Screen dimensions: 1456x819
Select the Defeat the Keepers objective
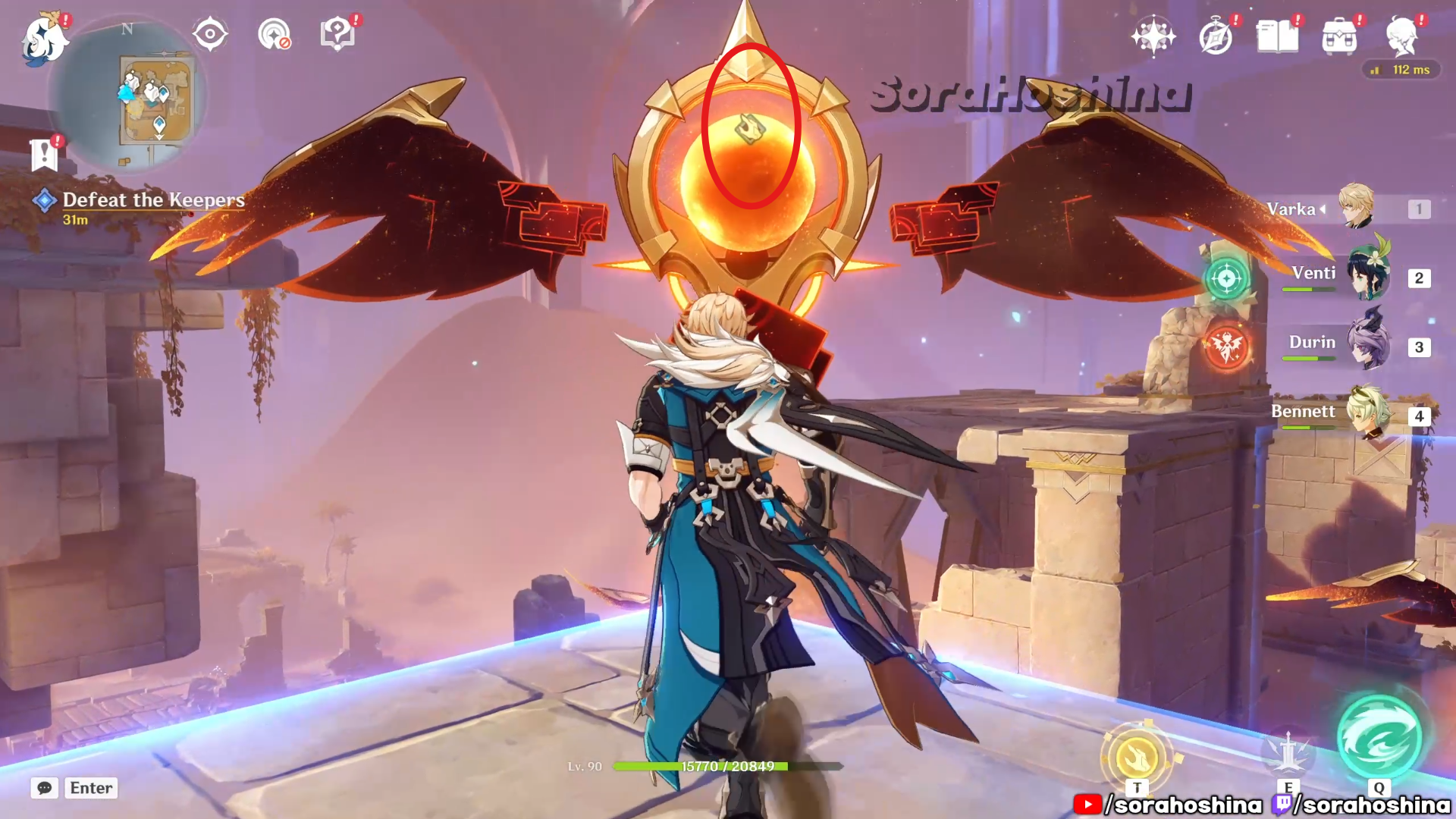click(153, 200)
